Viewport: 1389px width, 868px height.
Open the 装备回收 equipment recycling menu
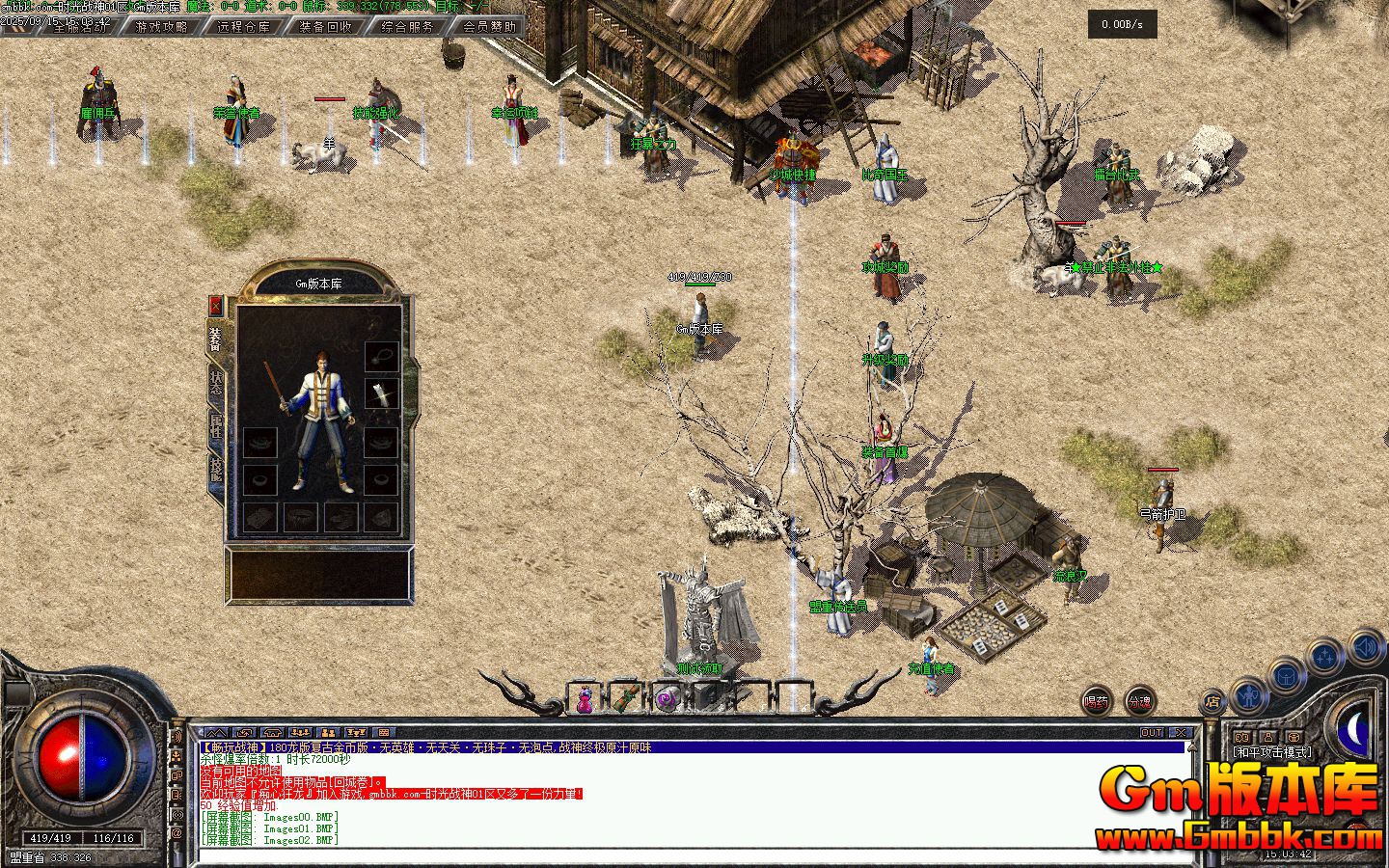coord(325,27)
